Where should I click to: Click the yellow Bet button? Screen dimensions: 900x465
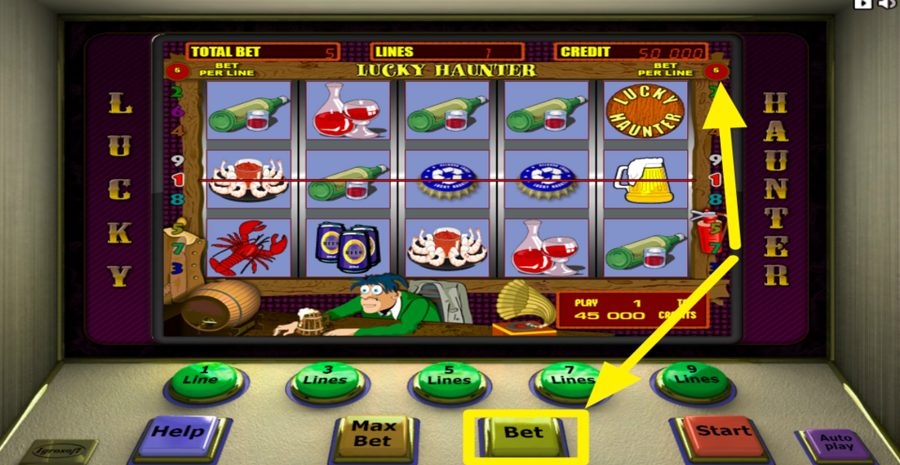[x=523, y=434]
